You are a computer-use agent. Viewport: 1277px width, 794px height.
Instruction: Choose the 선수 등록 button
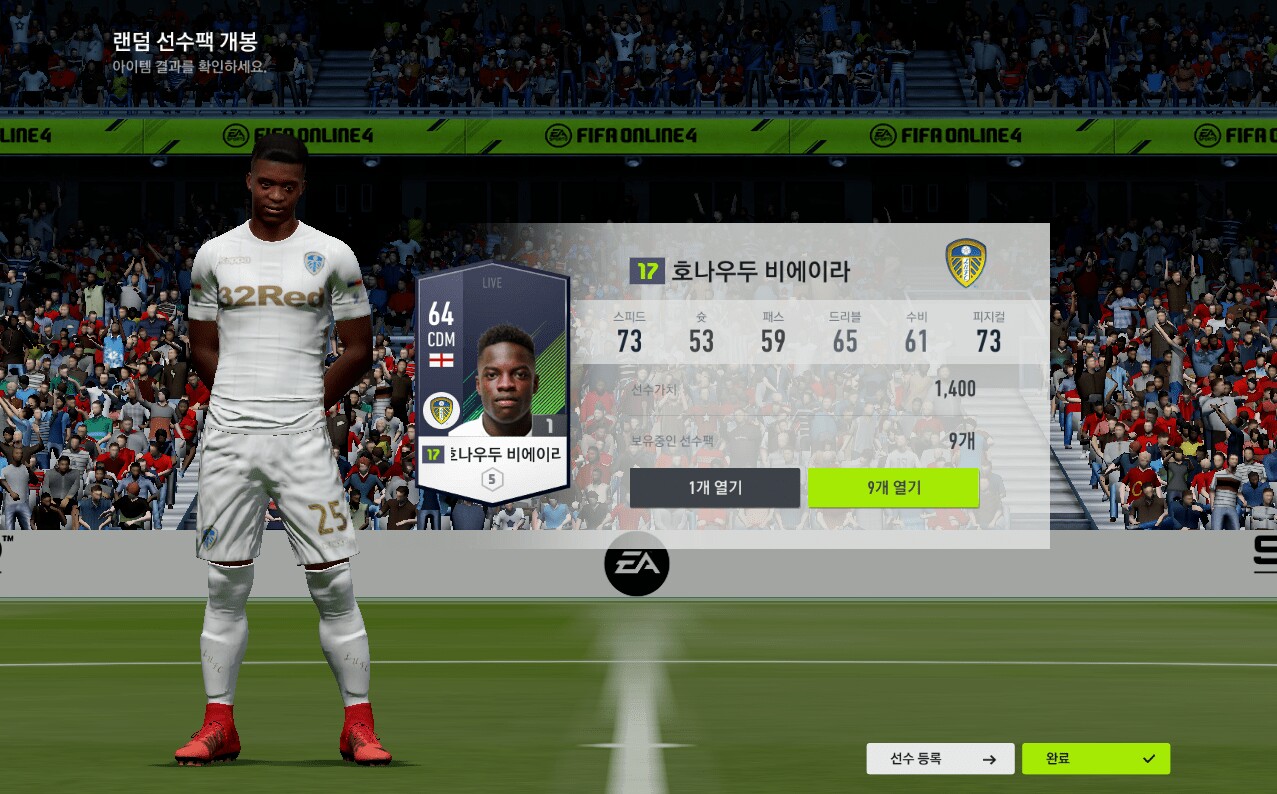(x=940, y=759)
